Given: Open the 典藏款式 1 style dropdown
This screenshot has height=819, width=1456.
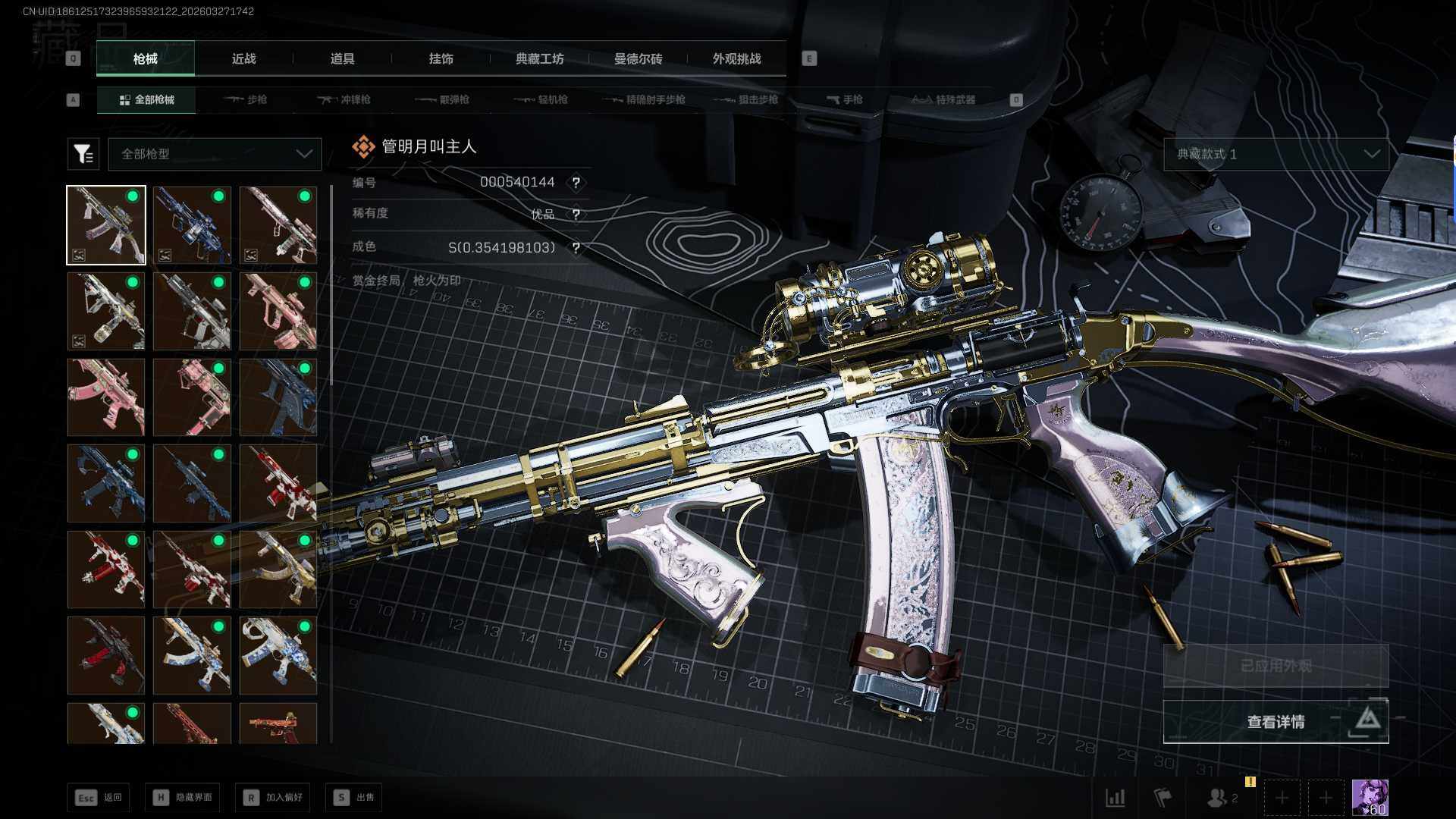Looking at the screenshot, I should (x=1276, y=154).
